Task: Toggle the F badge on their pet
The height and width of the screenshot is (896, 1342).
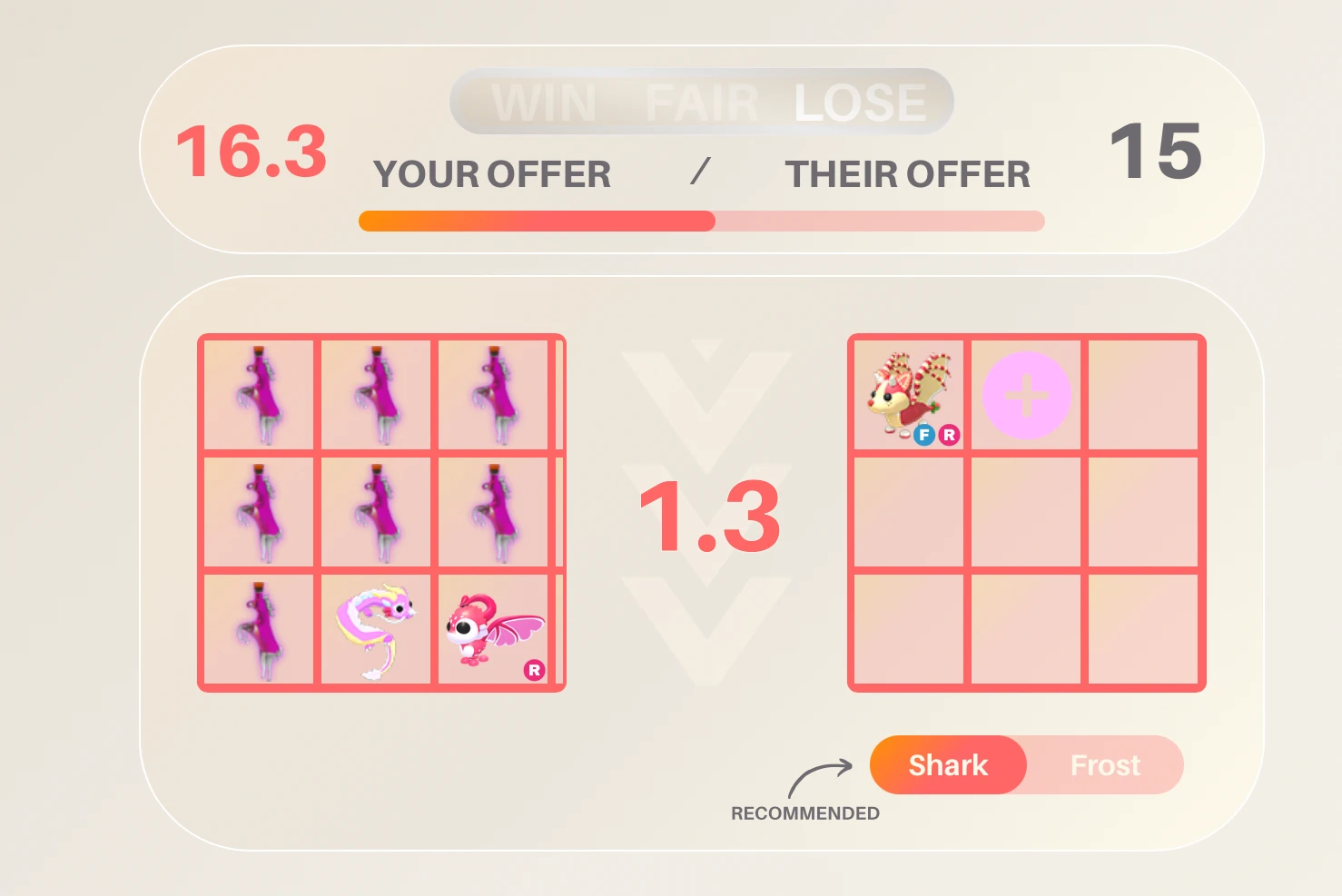Action: coord(924,435)
